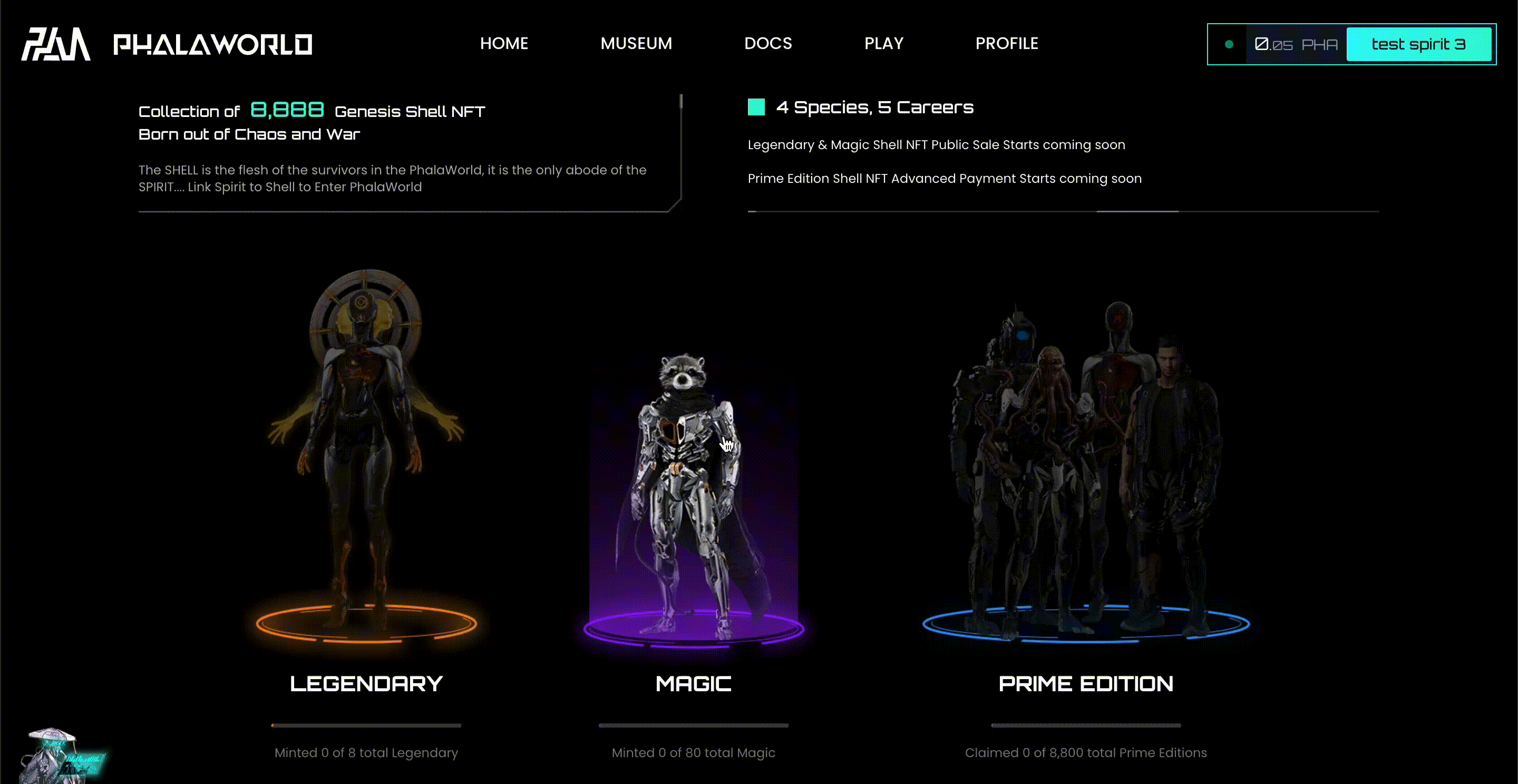1518x784 pixels.
Task: Open the DOCS link
Action: click(x=768, y=44)
